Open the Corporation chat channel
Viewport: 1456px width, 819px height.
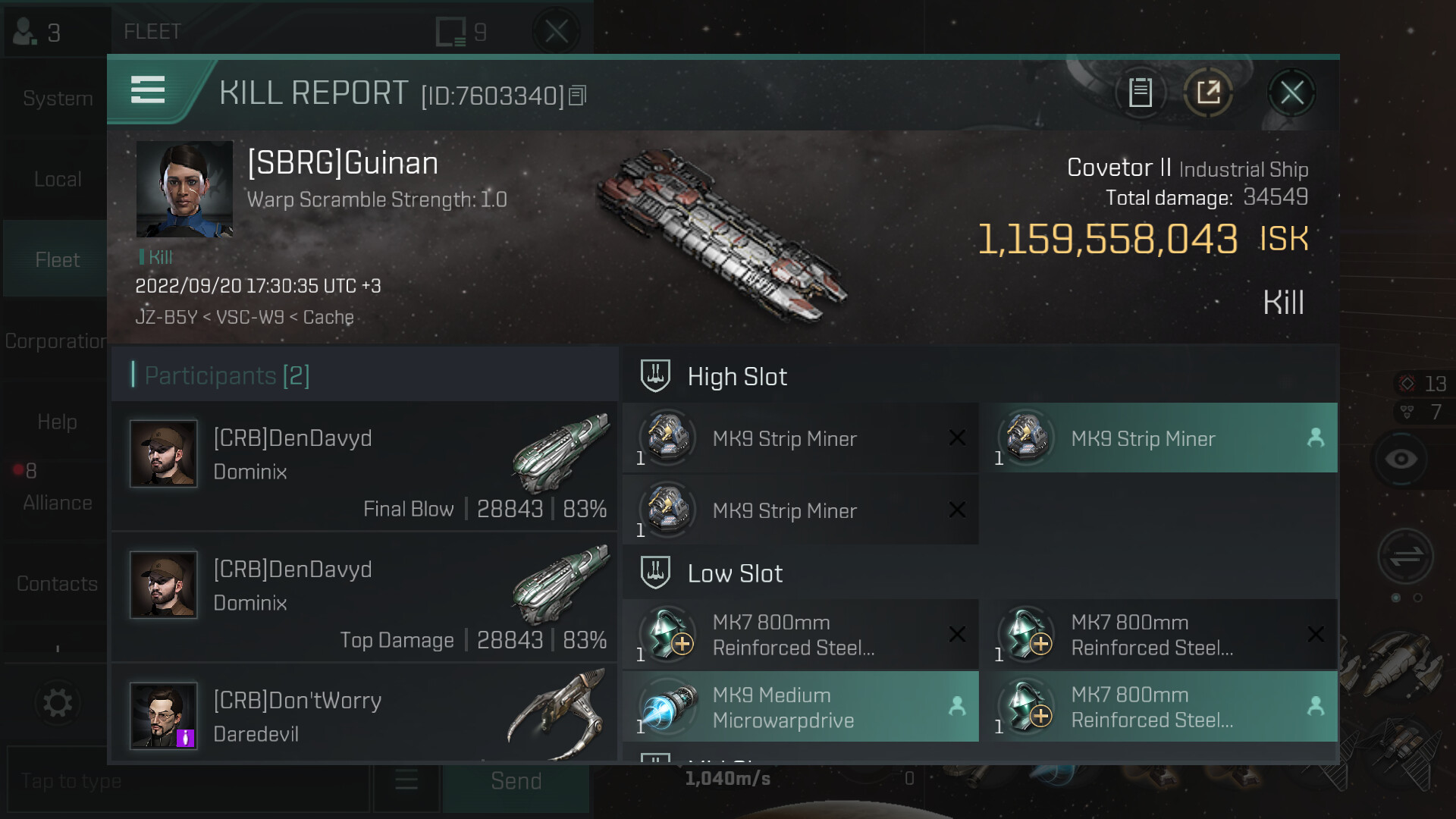(x=55, y=341)
